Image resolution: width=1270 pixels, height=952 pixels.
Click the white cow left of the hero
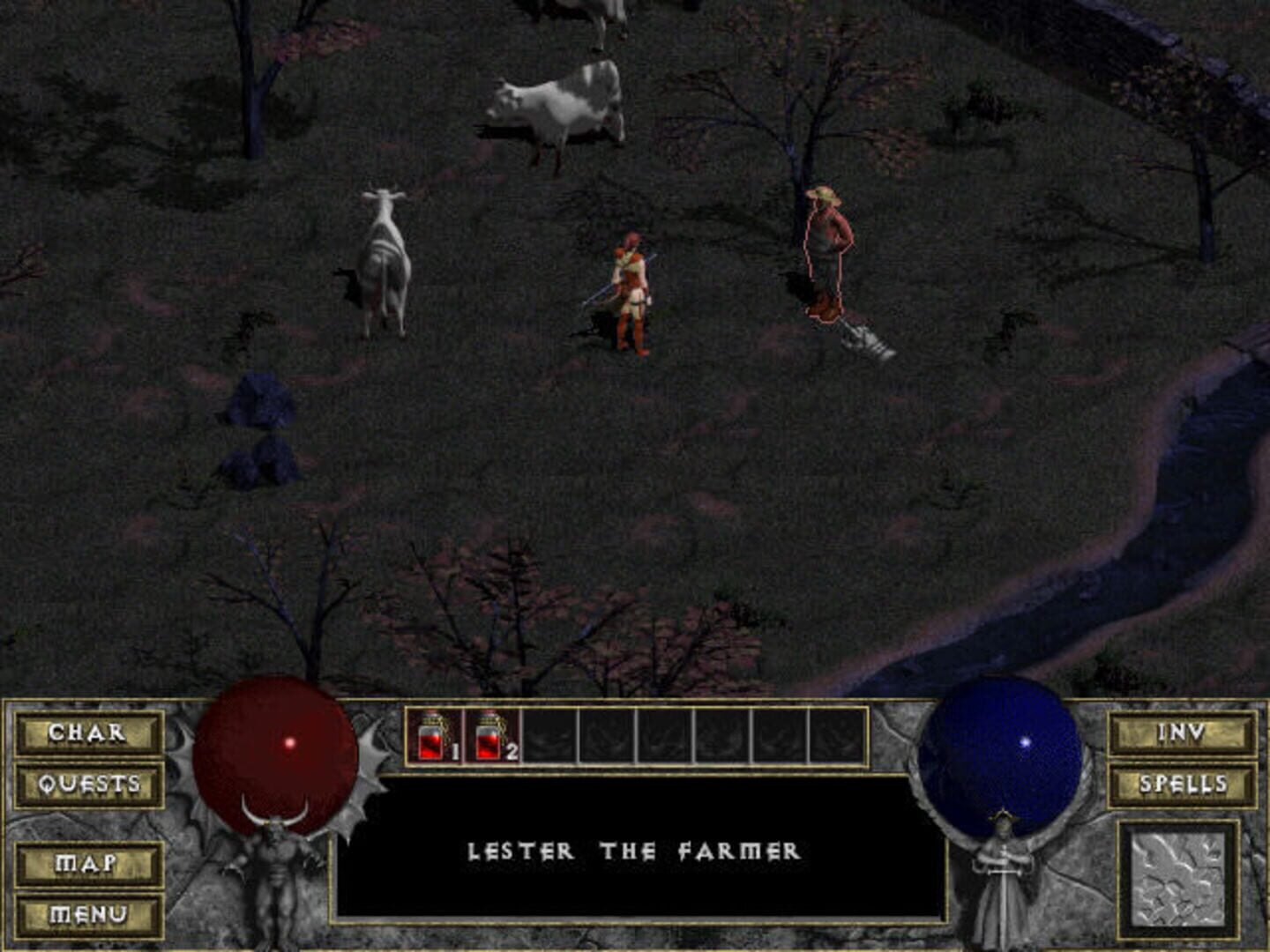(385, 264)
